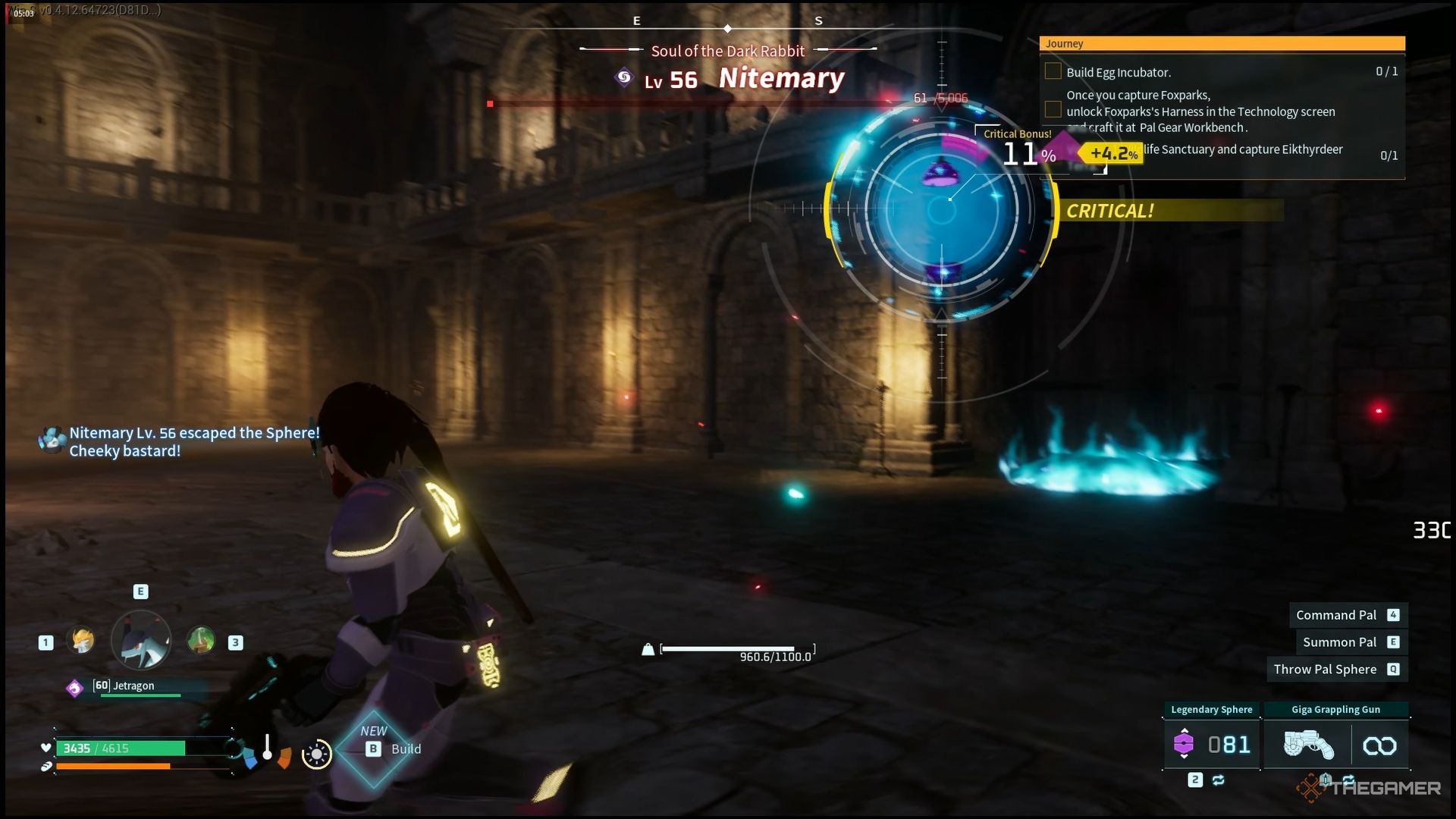Select the Giga Grappling Gun weapon slot
This screenshot has height=819, width=1456.
(1307, 745)
